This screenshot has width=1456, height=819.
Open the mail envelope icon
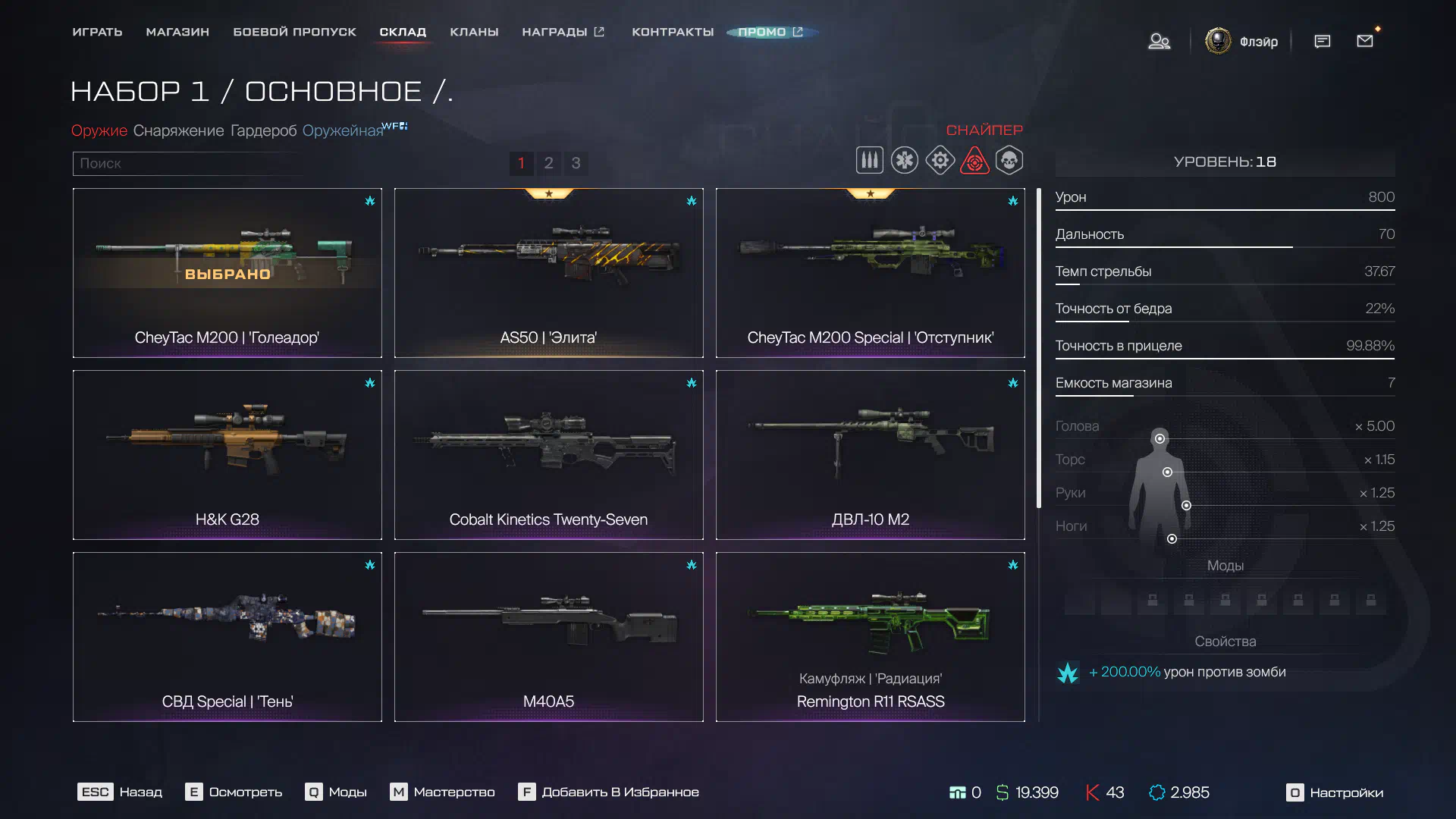(x=1365, y=41)
